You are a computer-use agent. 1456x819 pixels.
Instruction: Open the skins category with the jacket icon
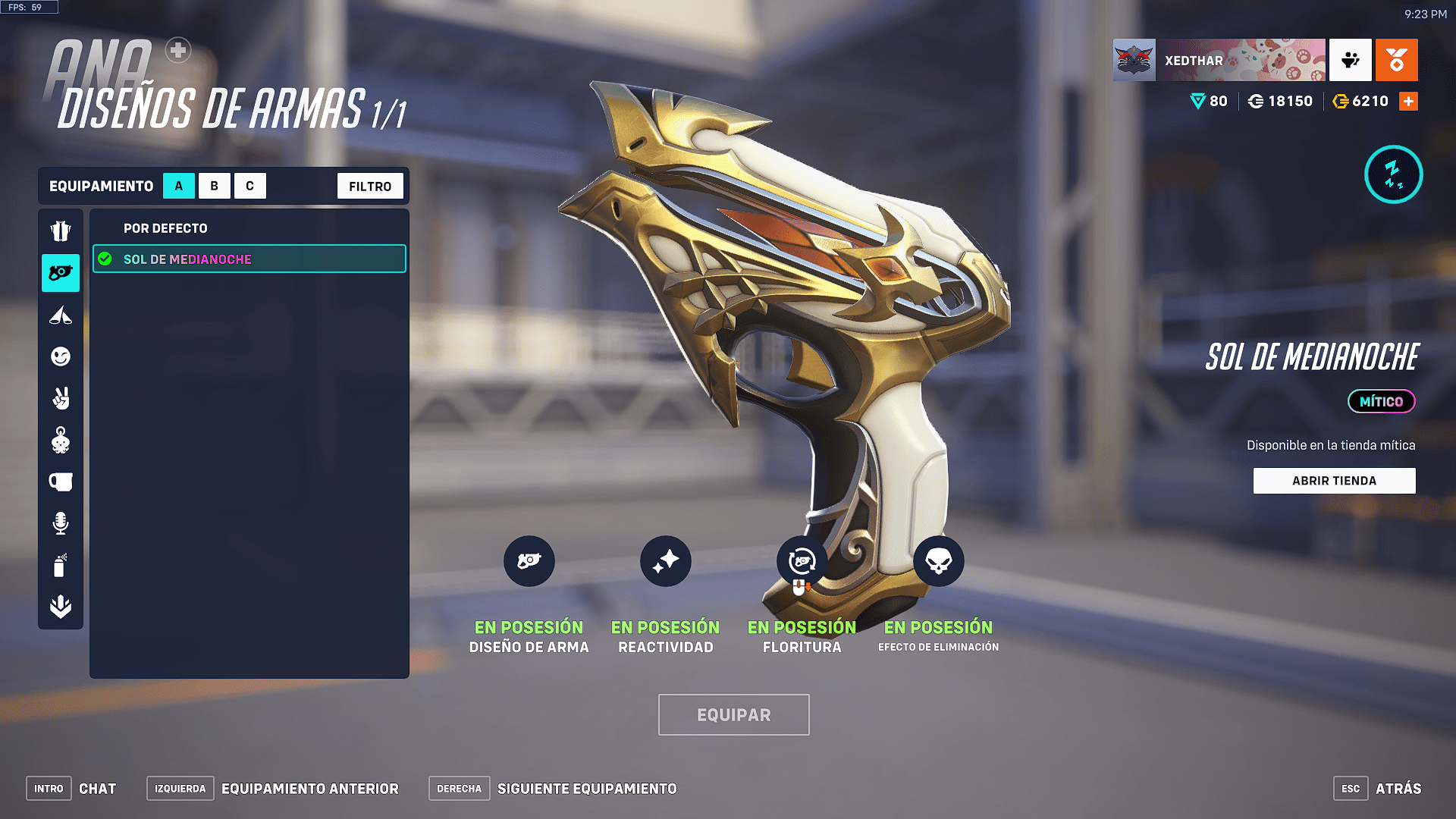pos(61,231)
